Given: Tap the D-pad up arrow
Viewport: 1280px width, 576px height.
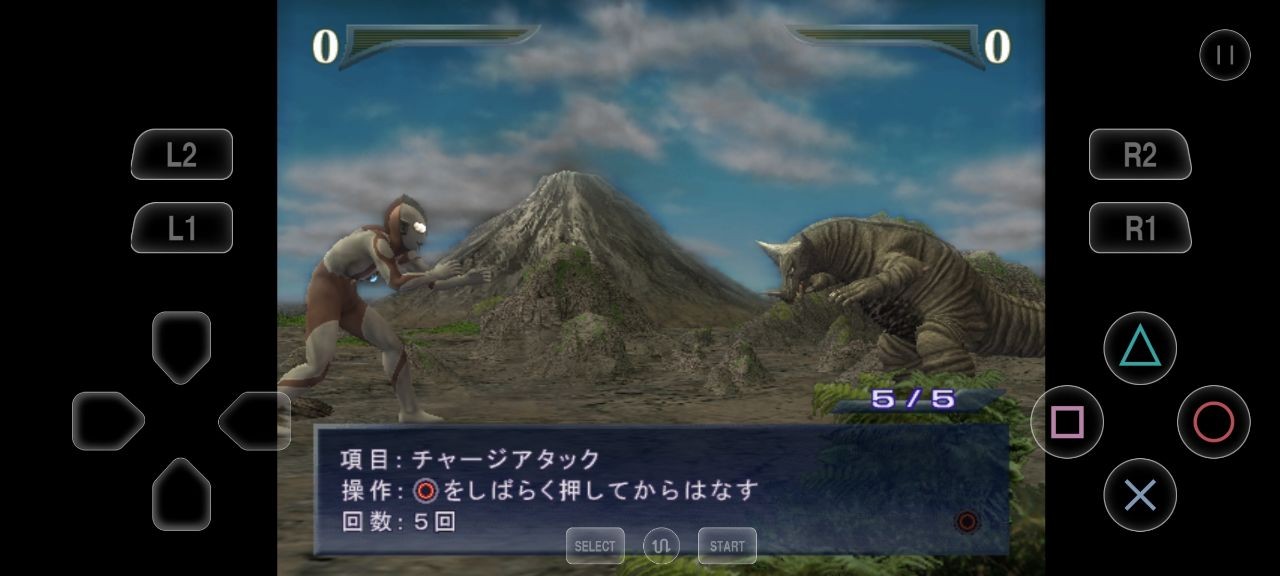Looking at the screenshot, I should [181, 346].
